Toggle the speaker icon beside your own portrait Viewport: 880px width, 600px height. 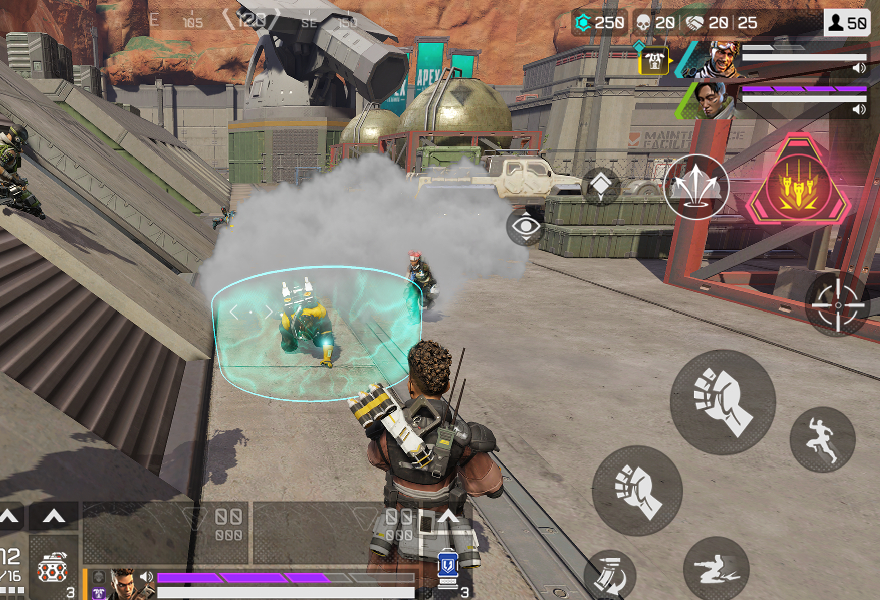point(147,577)
